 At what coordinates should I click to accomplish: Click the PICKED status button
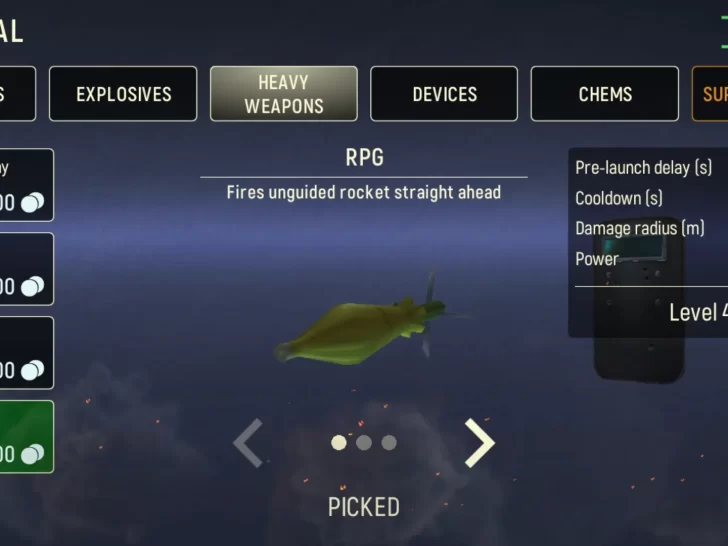click(x=364, y=507)
